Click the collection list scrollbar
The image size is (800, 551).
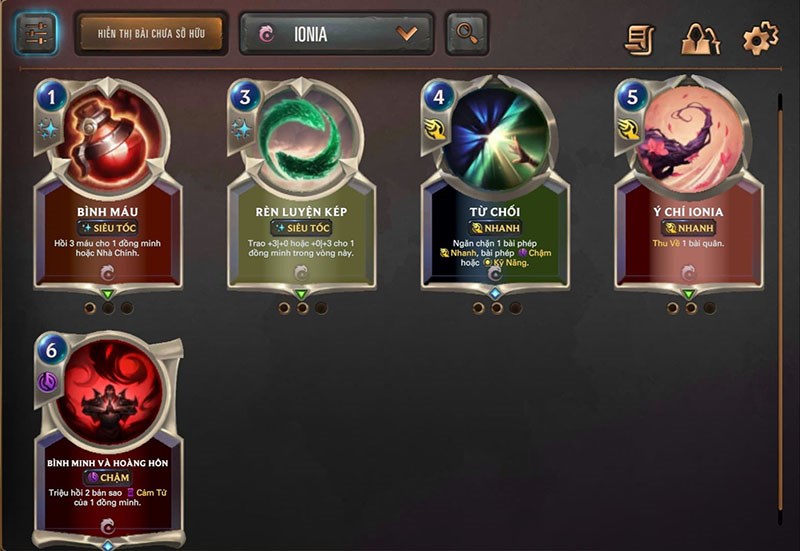coord(780,300)
